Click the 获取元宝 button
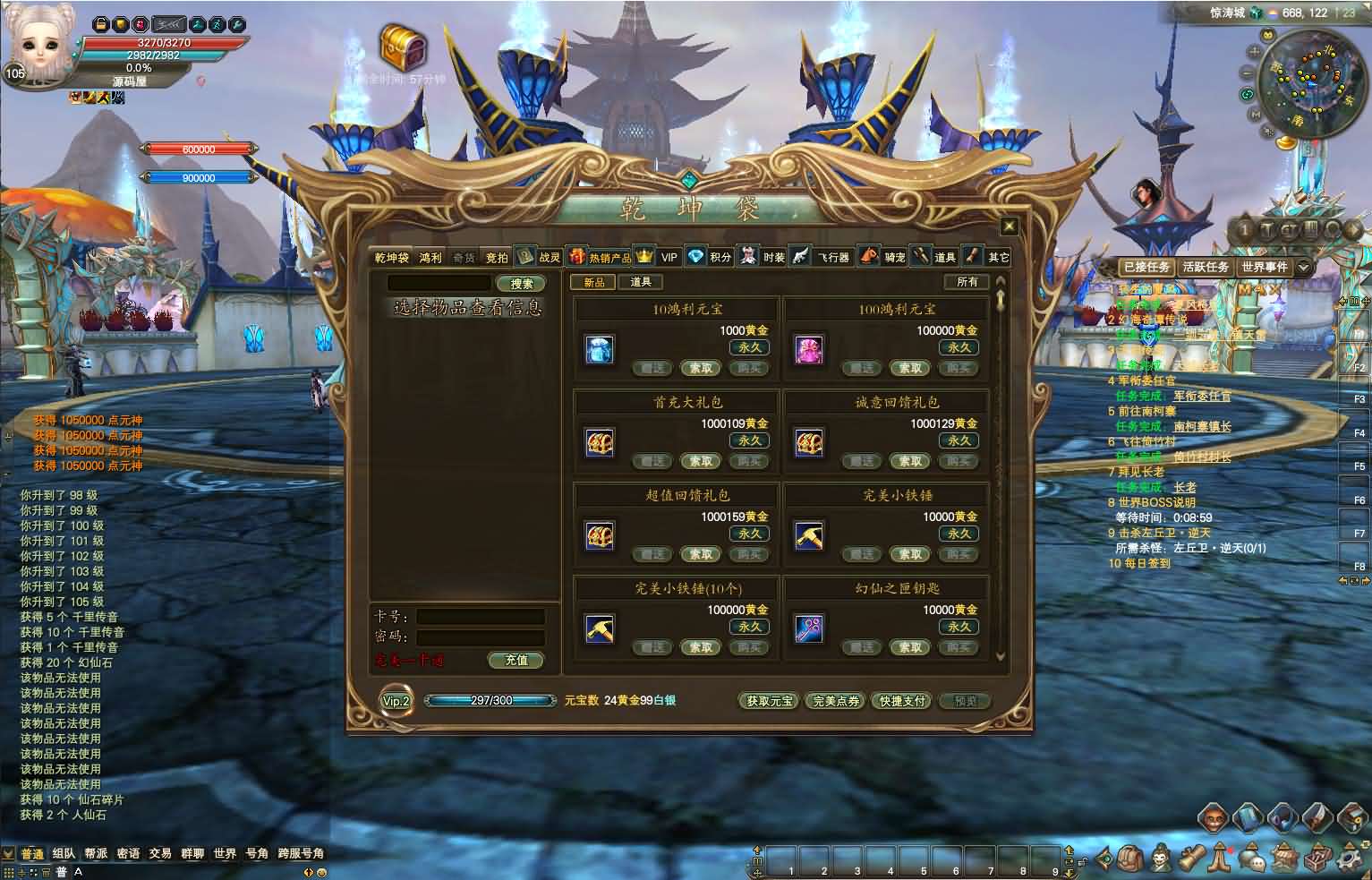Screen dimensions: 1372x880 click(769, 701)
